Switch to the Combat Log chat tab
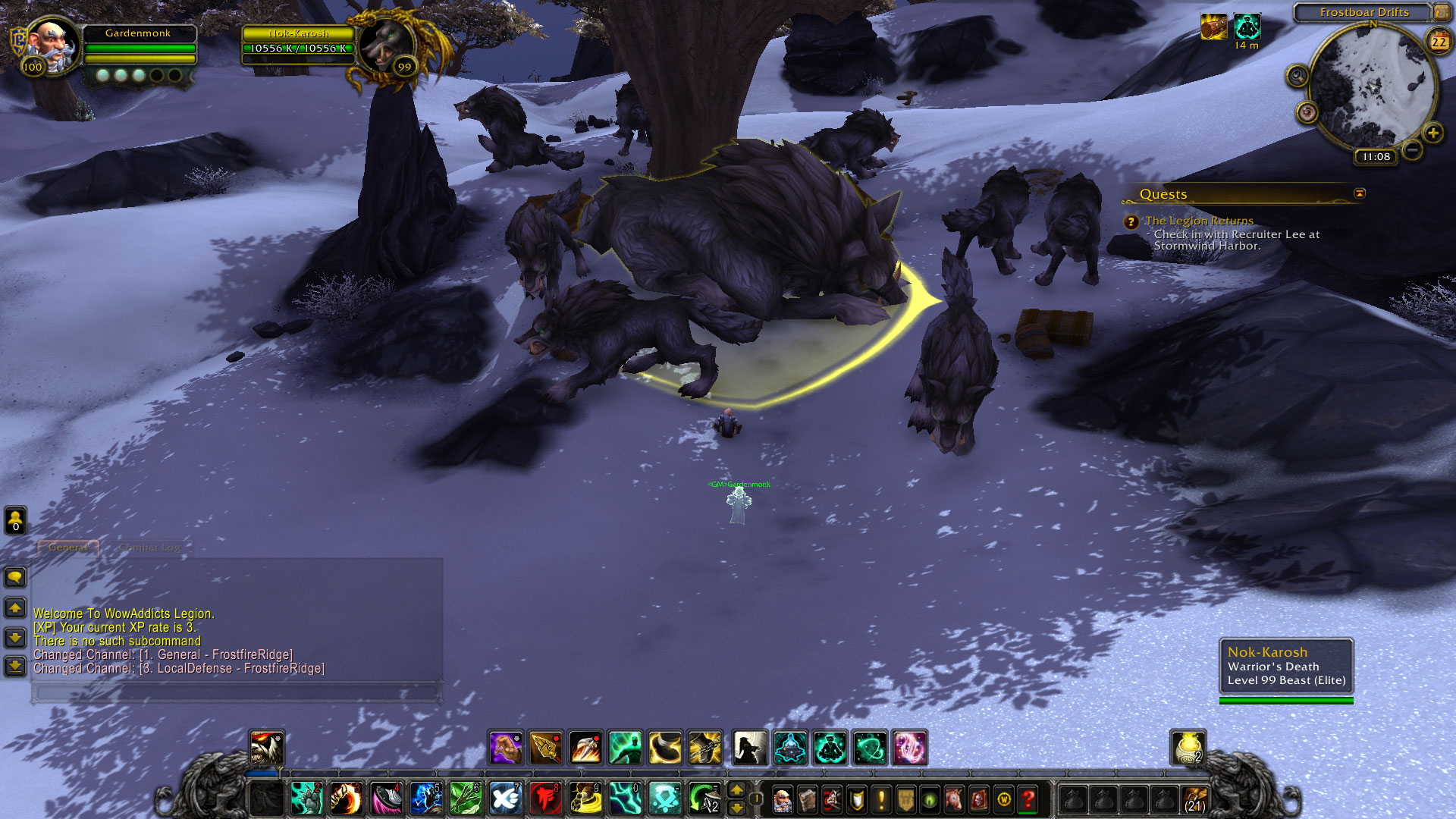 (x=150, y=548)
